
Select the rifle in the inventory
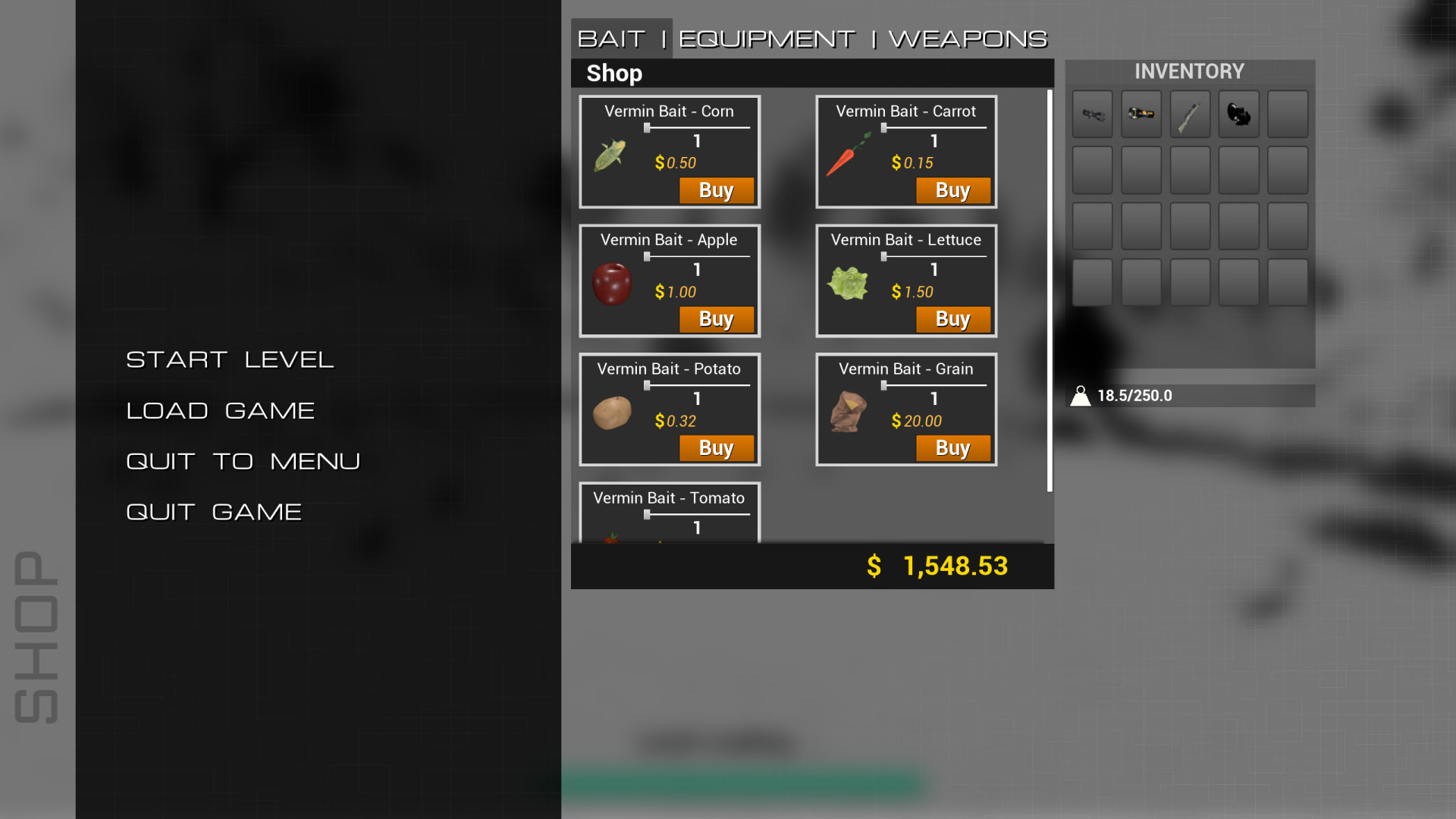click(1189, 114)
